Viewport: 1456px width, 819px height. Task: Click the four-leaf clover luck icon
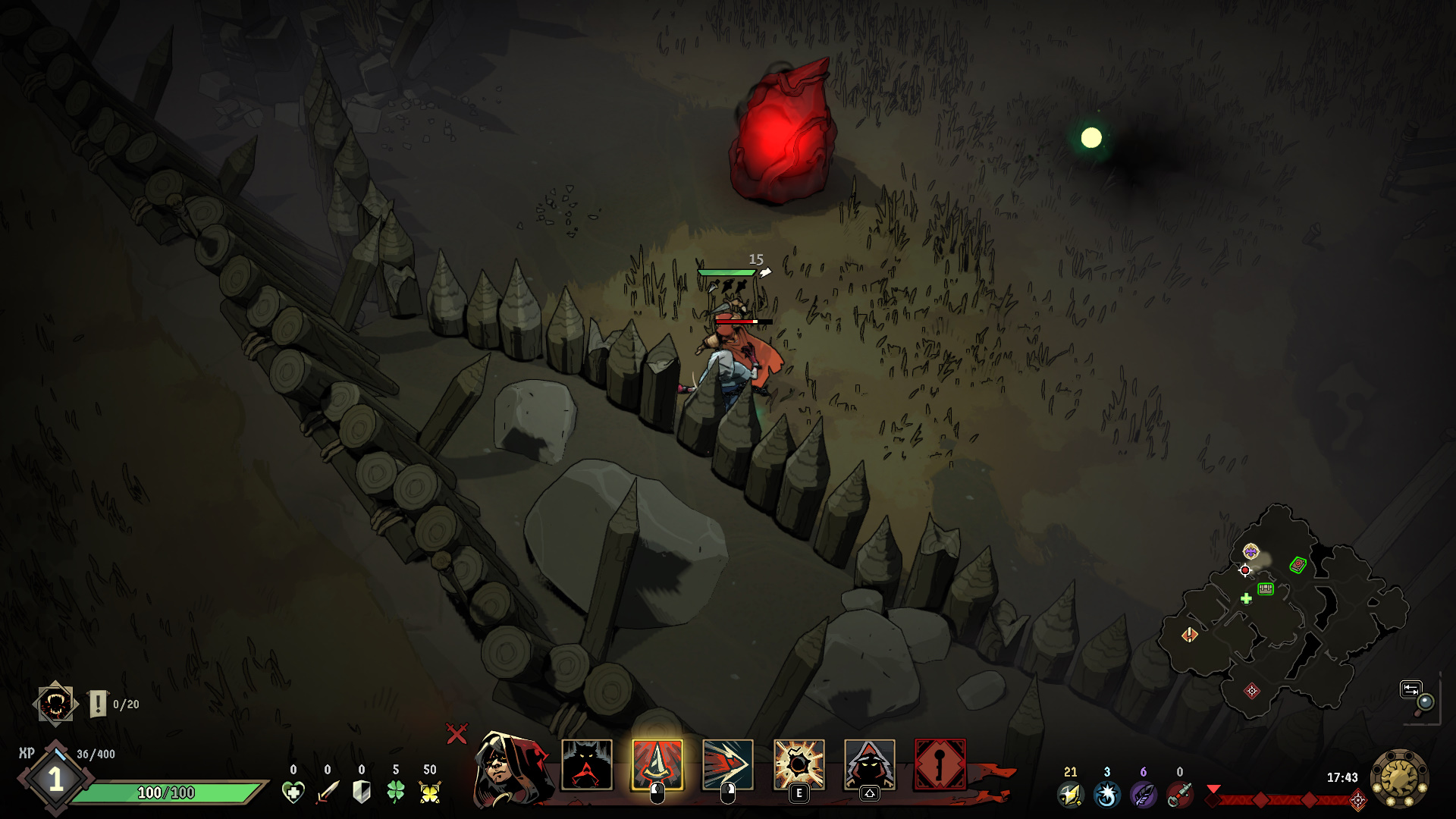[x=396, y=792]
